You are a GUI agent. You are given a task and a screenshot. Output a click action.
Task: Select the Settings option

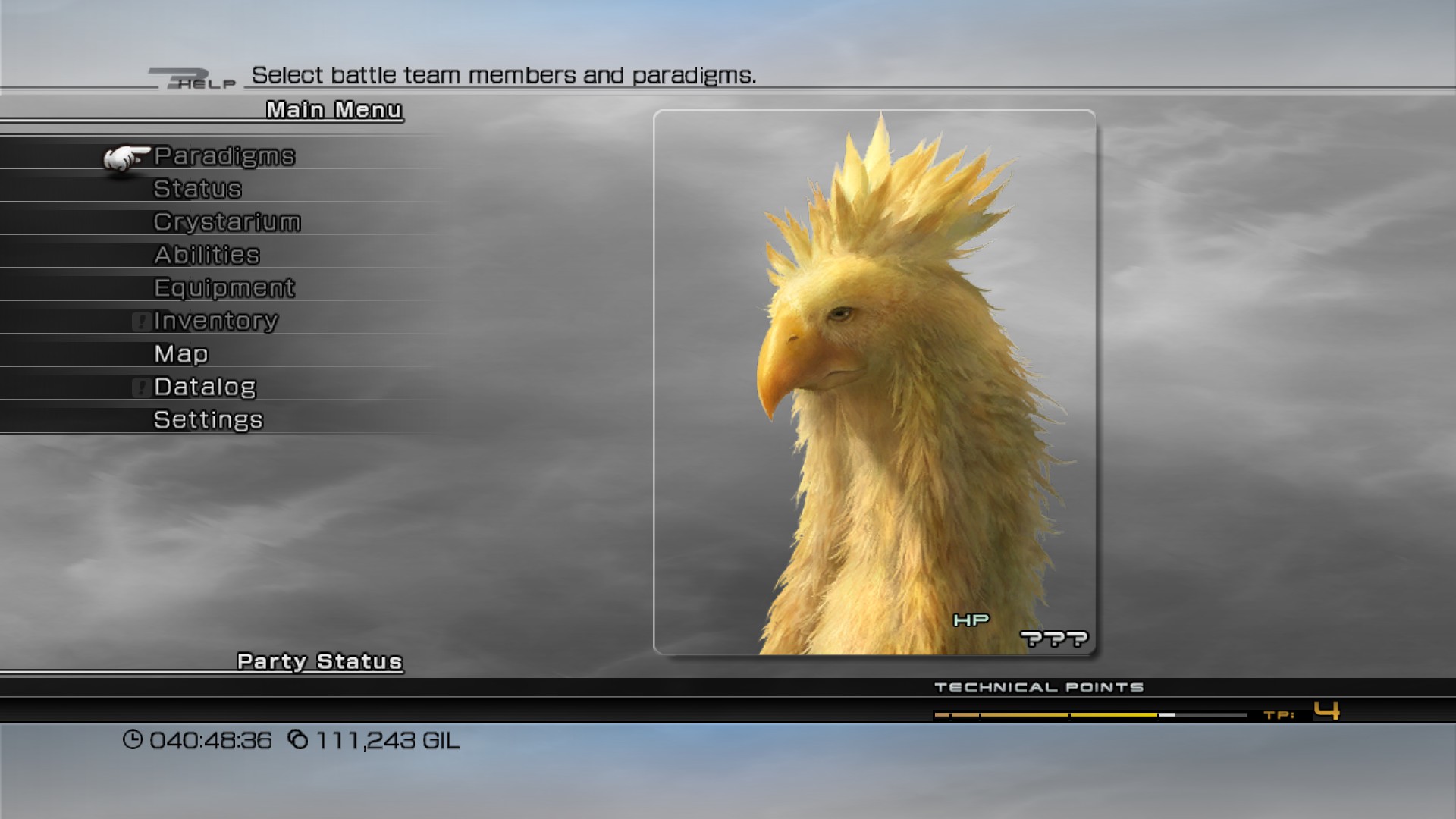pos(208,420)
